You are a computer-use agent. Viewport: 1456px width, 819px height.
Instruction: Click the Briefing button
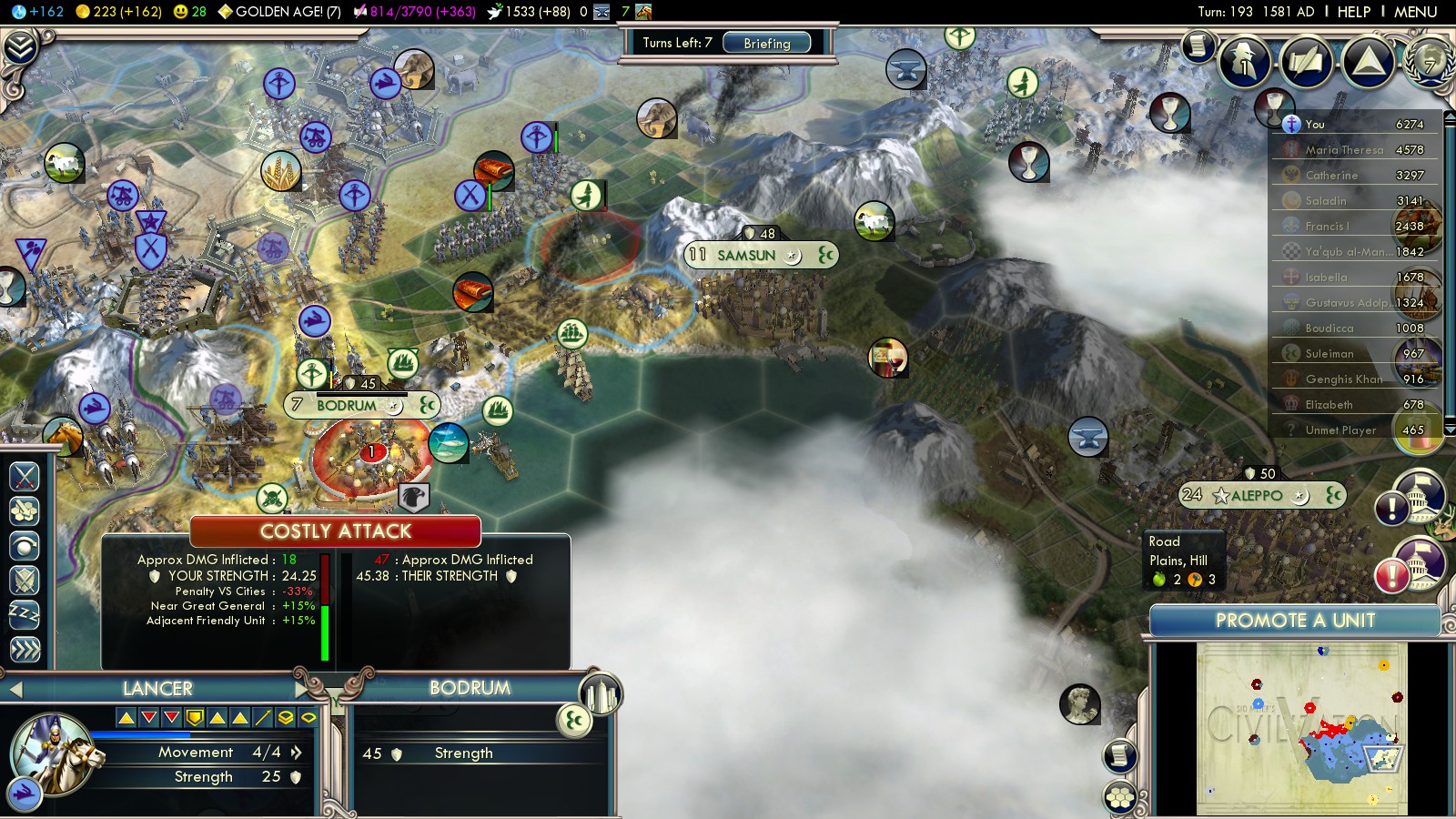766,43
